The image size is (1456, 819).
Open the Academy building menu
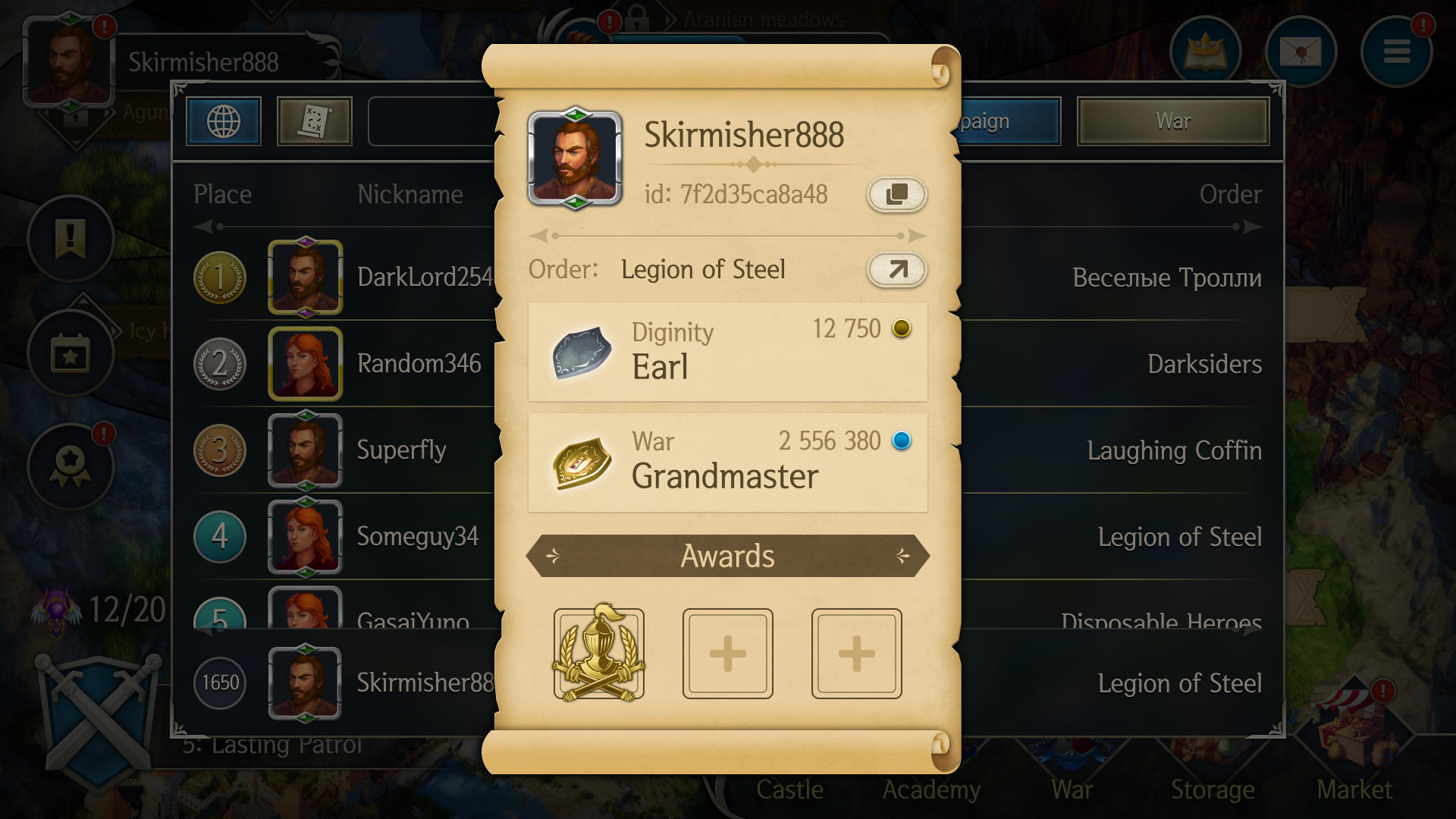point(931,789)
